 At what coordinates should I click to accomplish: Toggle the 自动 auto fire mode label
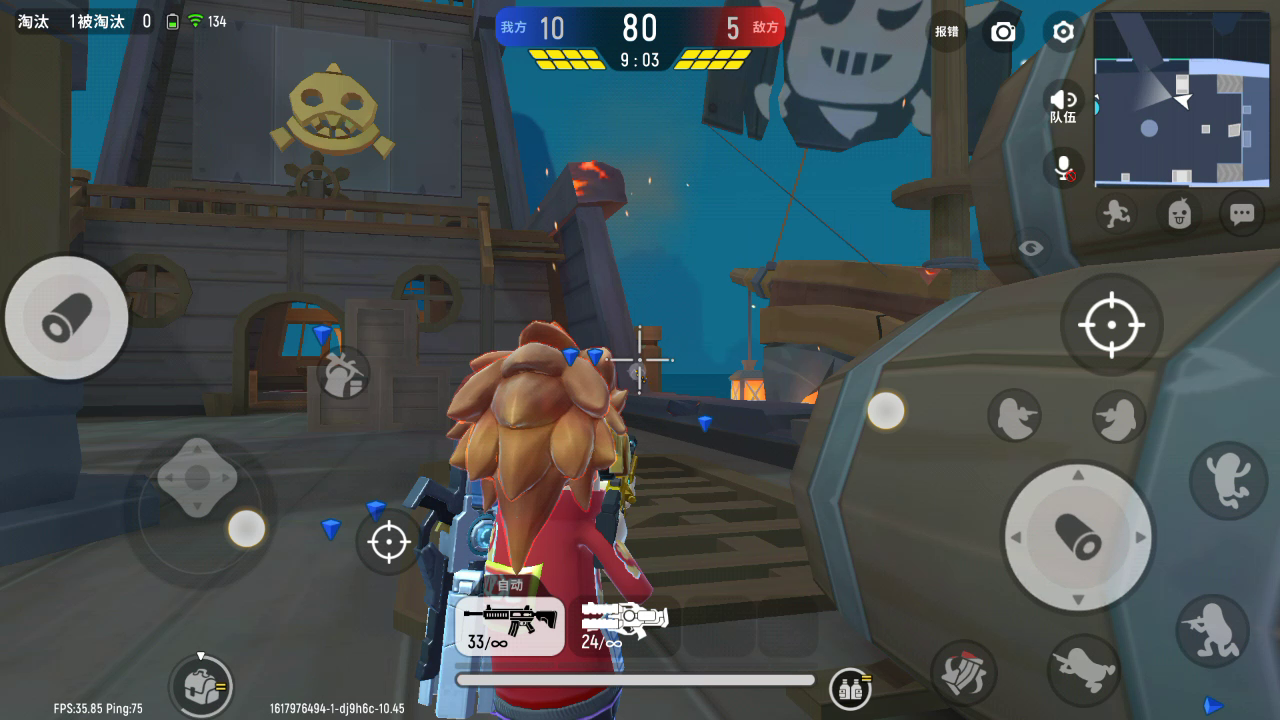click(510, 585)
